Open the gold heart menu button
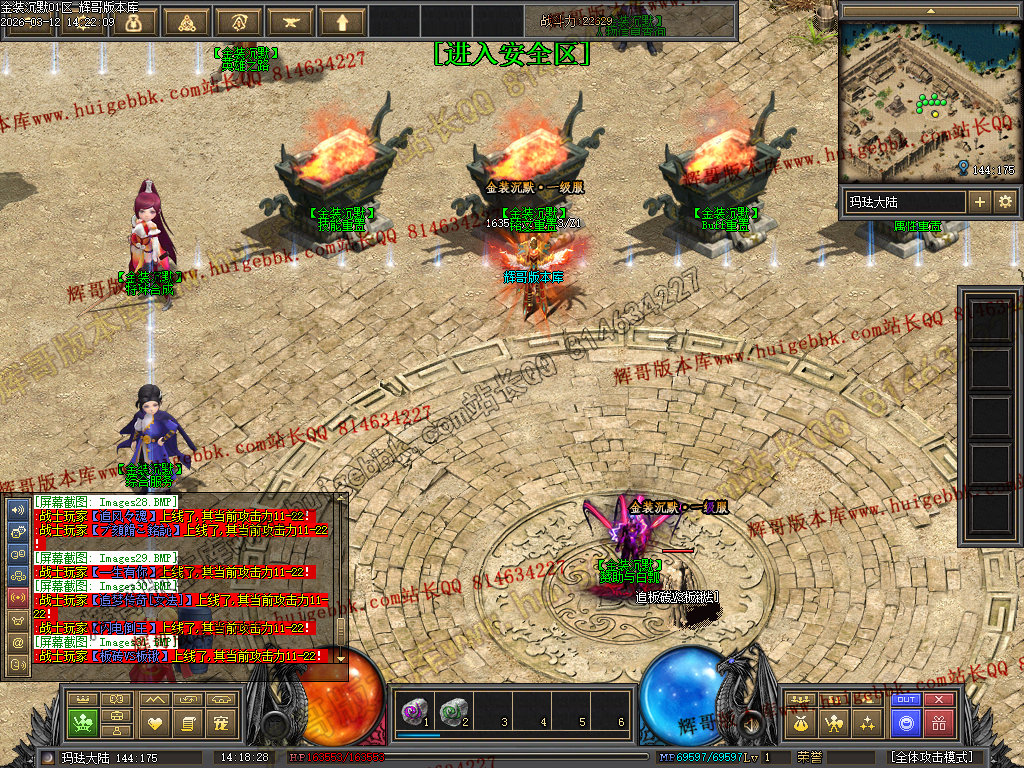This screenshot has height=768, width=1024. [x=154, y=722]
